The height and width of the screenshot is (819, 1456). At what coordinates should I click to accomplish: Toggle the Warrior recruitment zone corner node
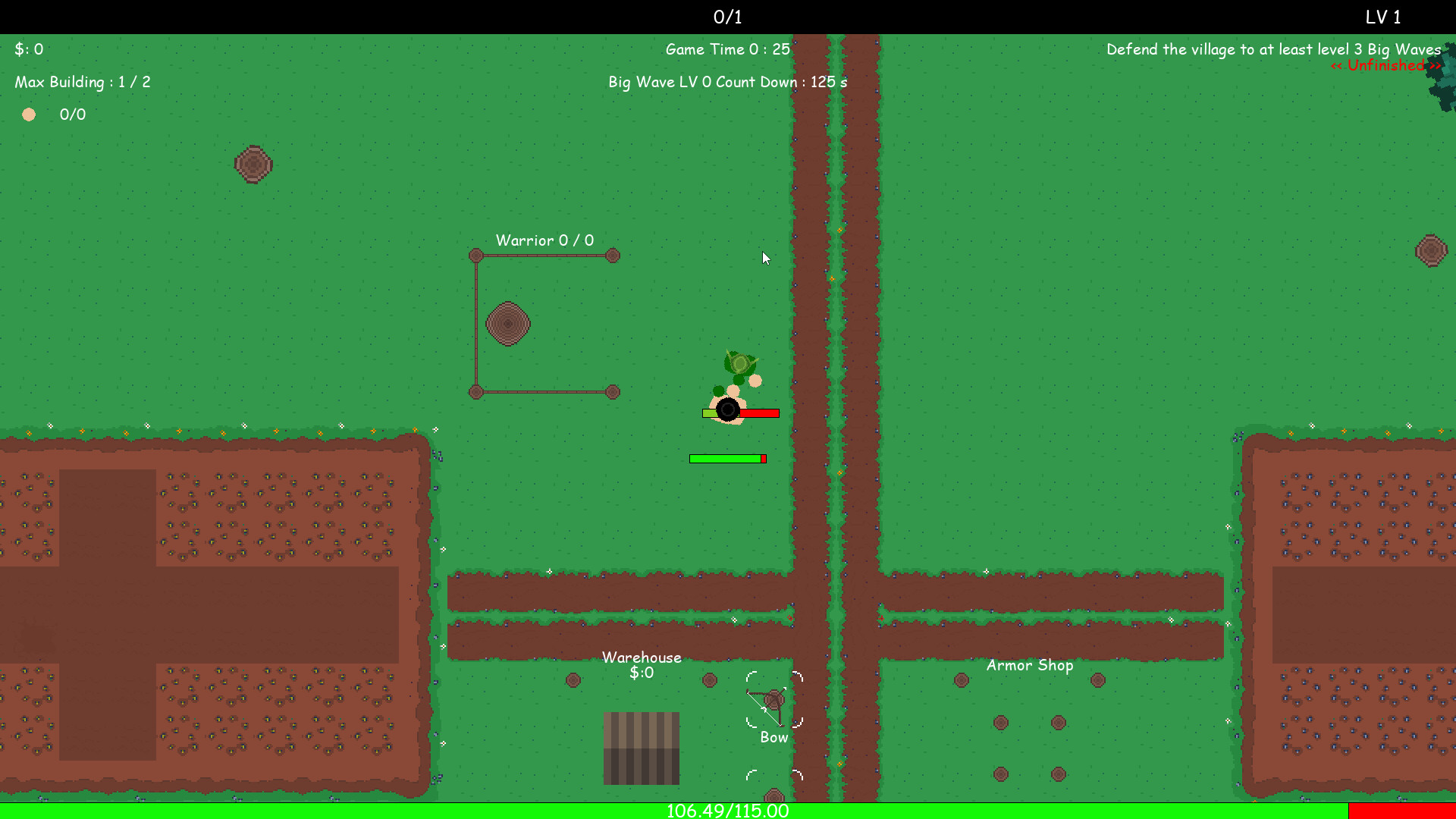point(475,256)
